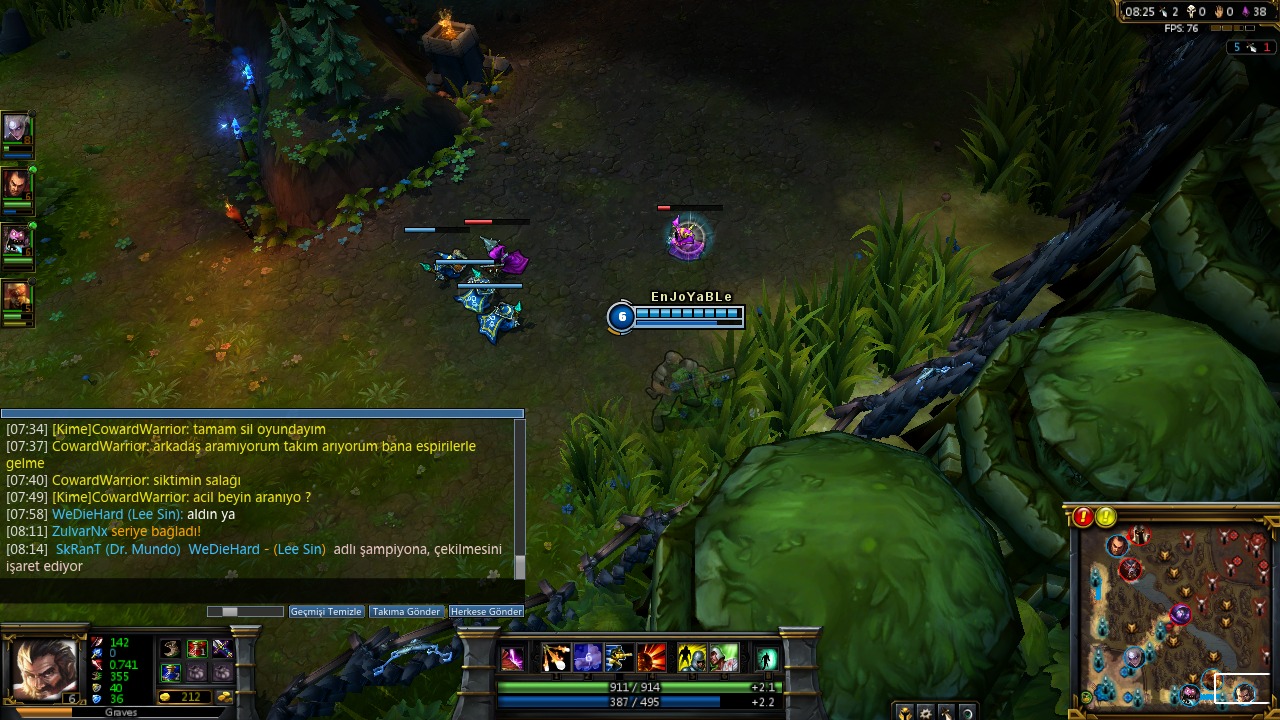
Task: Click the Takıma Gönder button
Action: [x=406, y=611]
